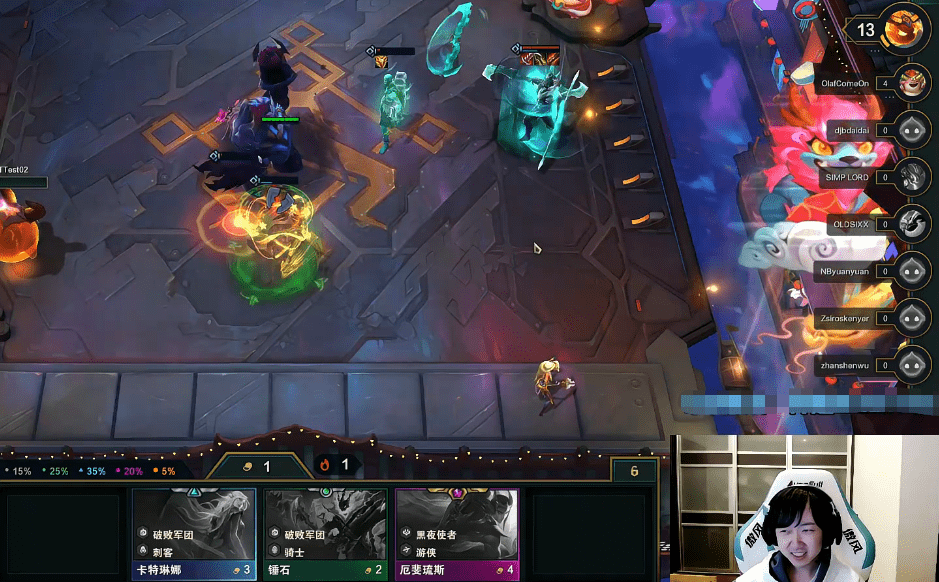
Task: Purchase the 锤石 champion from shop
Action: coord(325,534)
